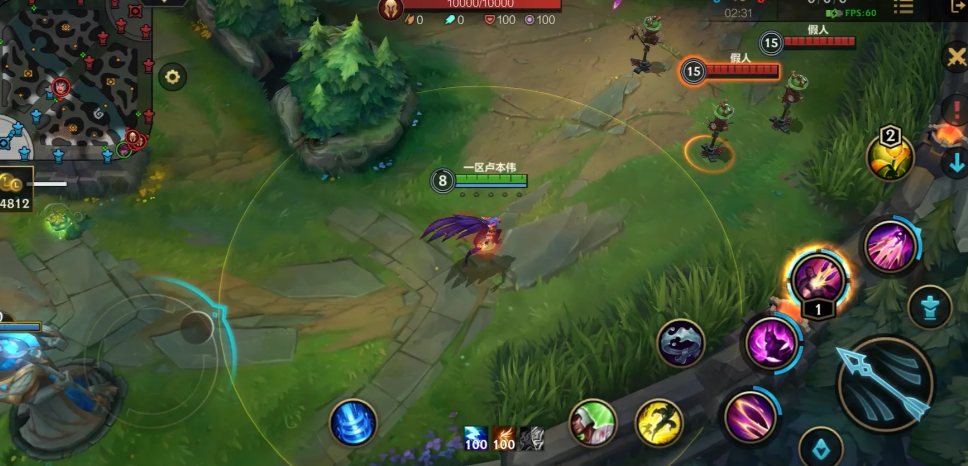Cast the green Heal summoner spell
Screen dimensions: 968x466
point(592,421)
